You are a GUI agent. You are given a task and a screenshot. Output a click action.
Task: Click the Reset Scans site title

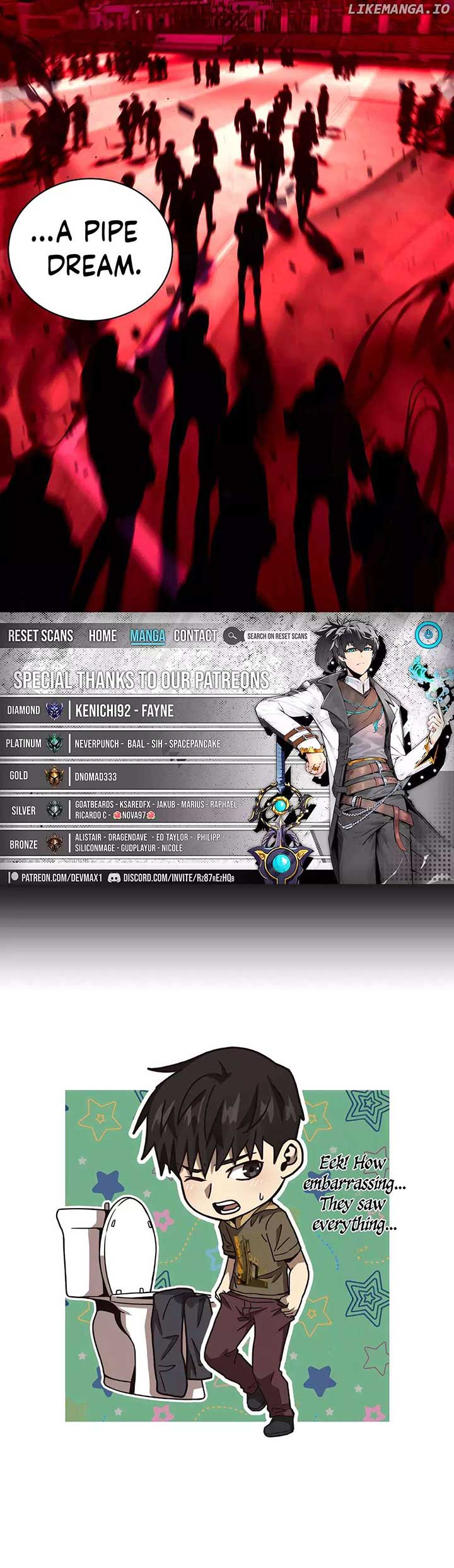click(40, 636)
